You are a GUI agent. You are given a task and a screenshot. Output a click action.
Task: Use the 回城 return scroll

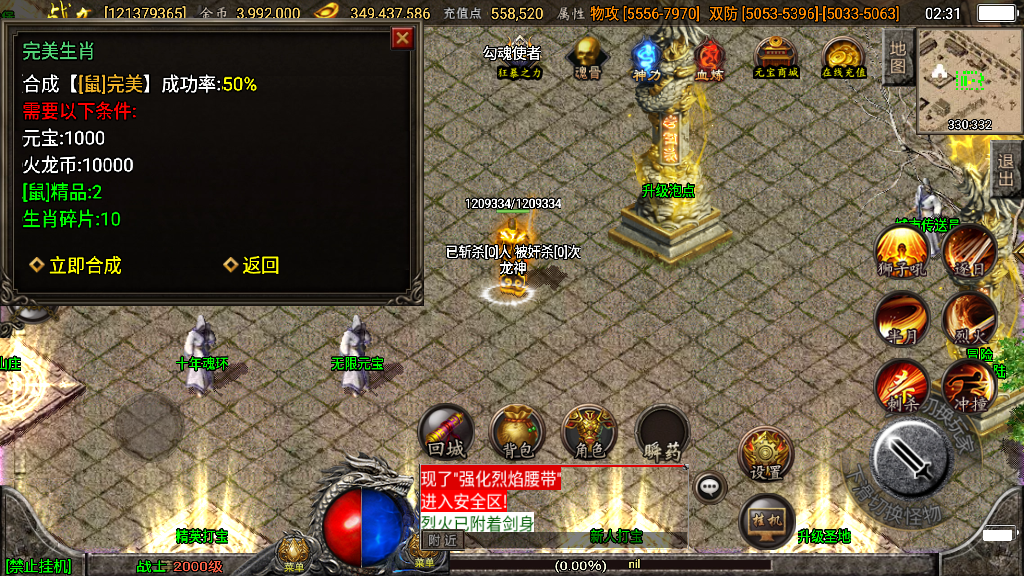[x=446, y=432]
